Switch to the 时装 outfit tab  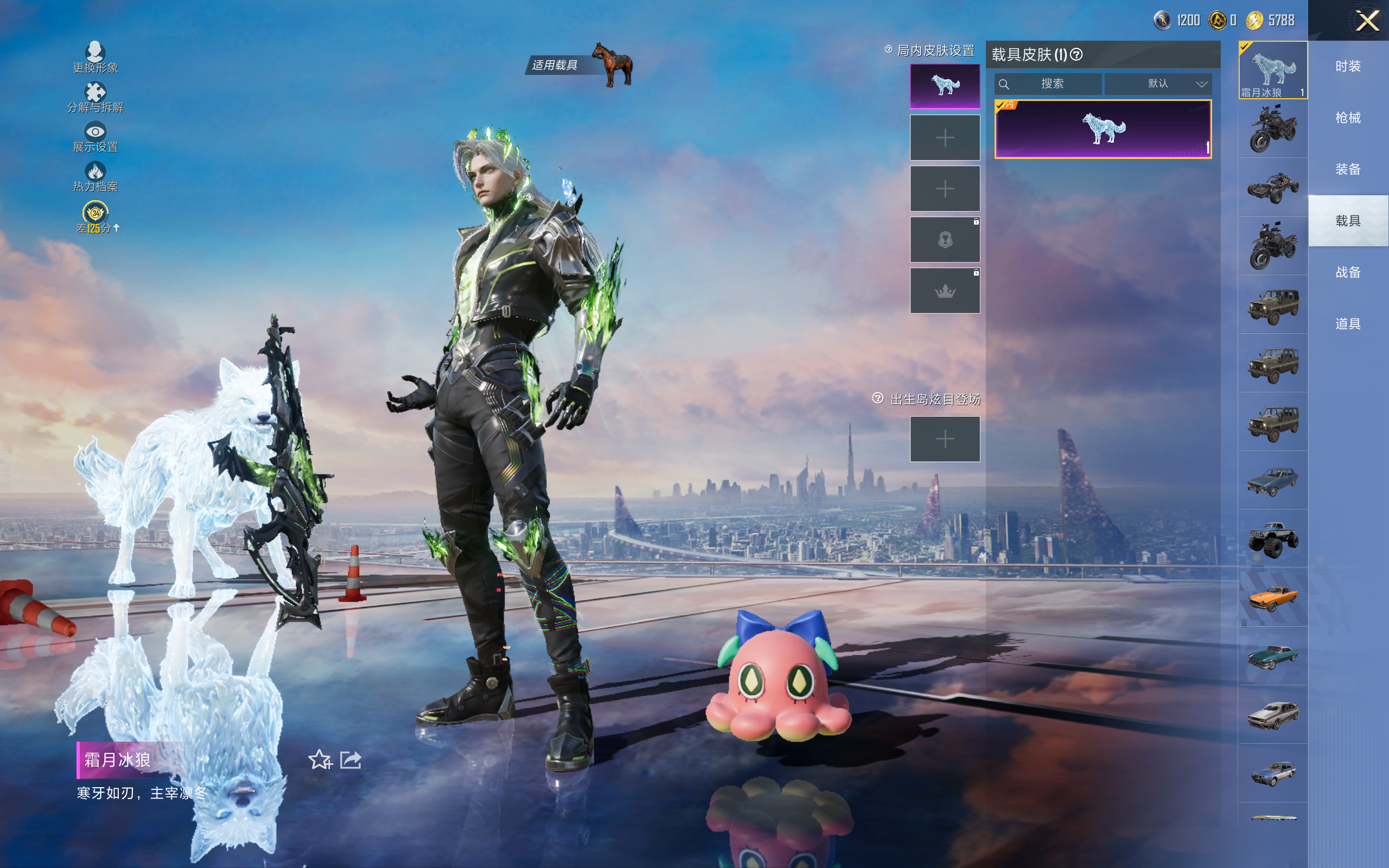pos(1348,67)
